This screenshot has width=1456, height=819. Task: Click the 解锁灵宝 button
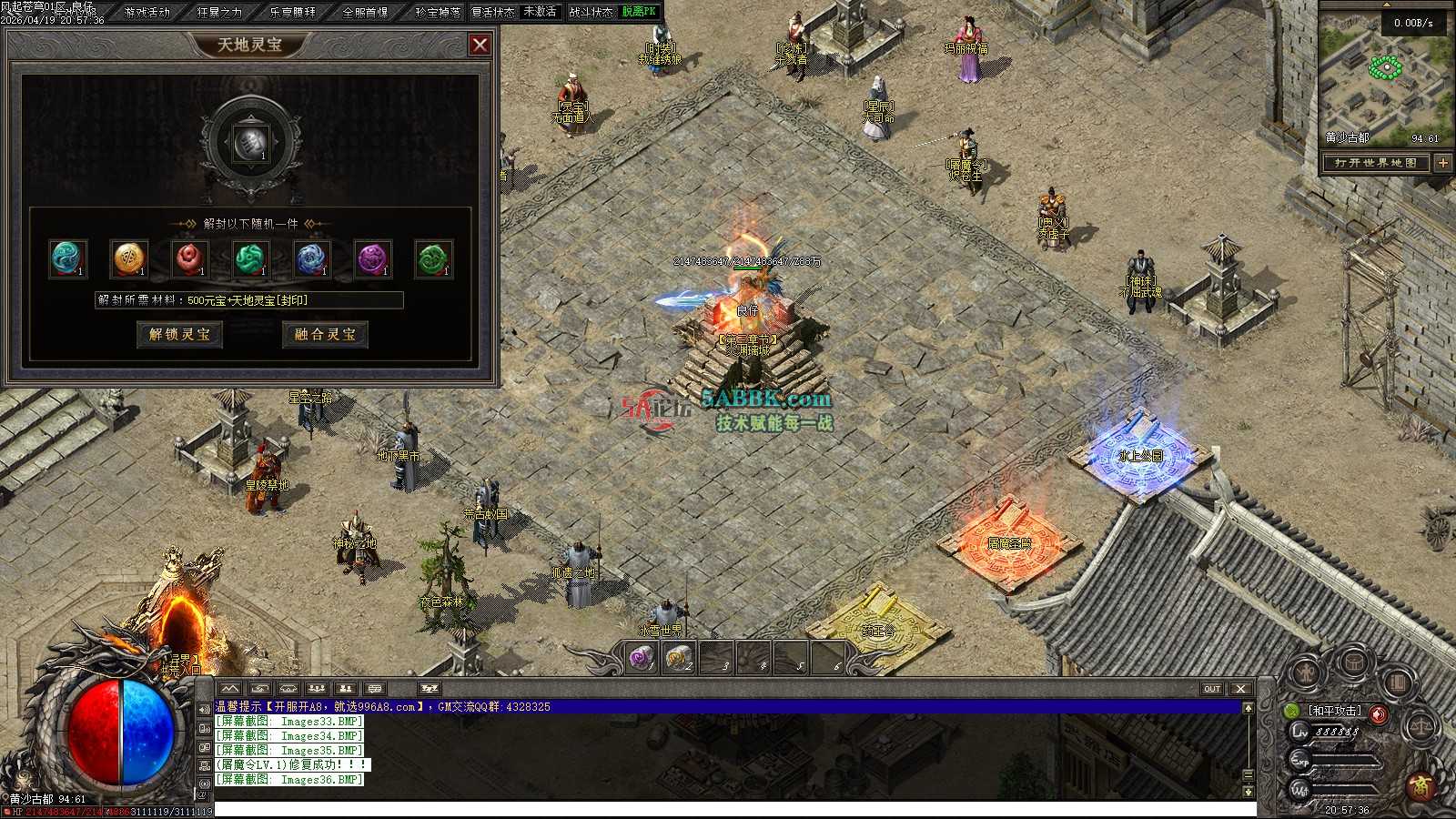[x=179, y=335]
